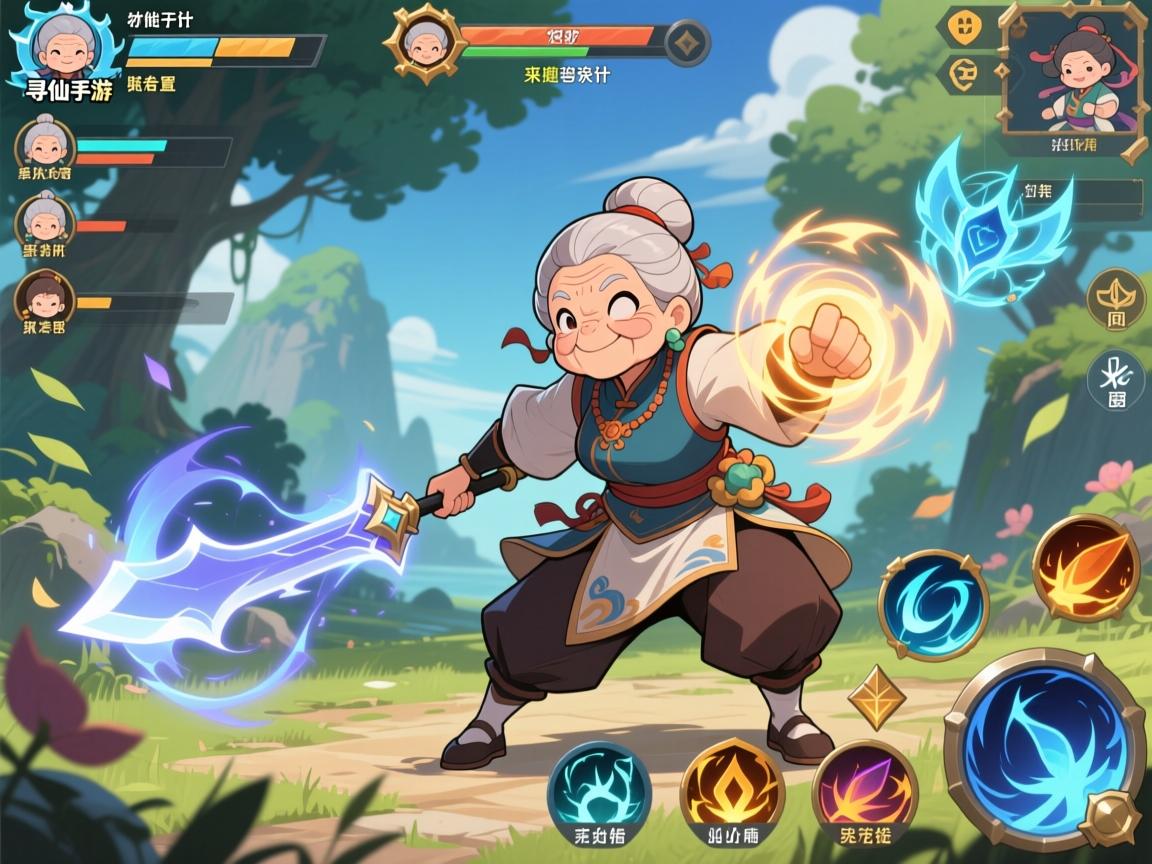This screenshot has width=1152, height=864.
Task: Use the fiery orange leaf skill
Action: point(1086,568)
